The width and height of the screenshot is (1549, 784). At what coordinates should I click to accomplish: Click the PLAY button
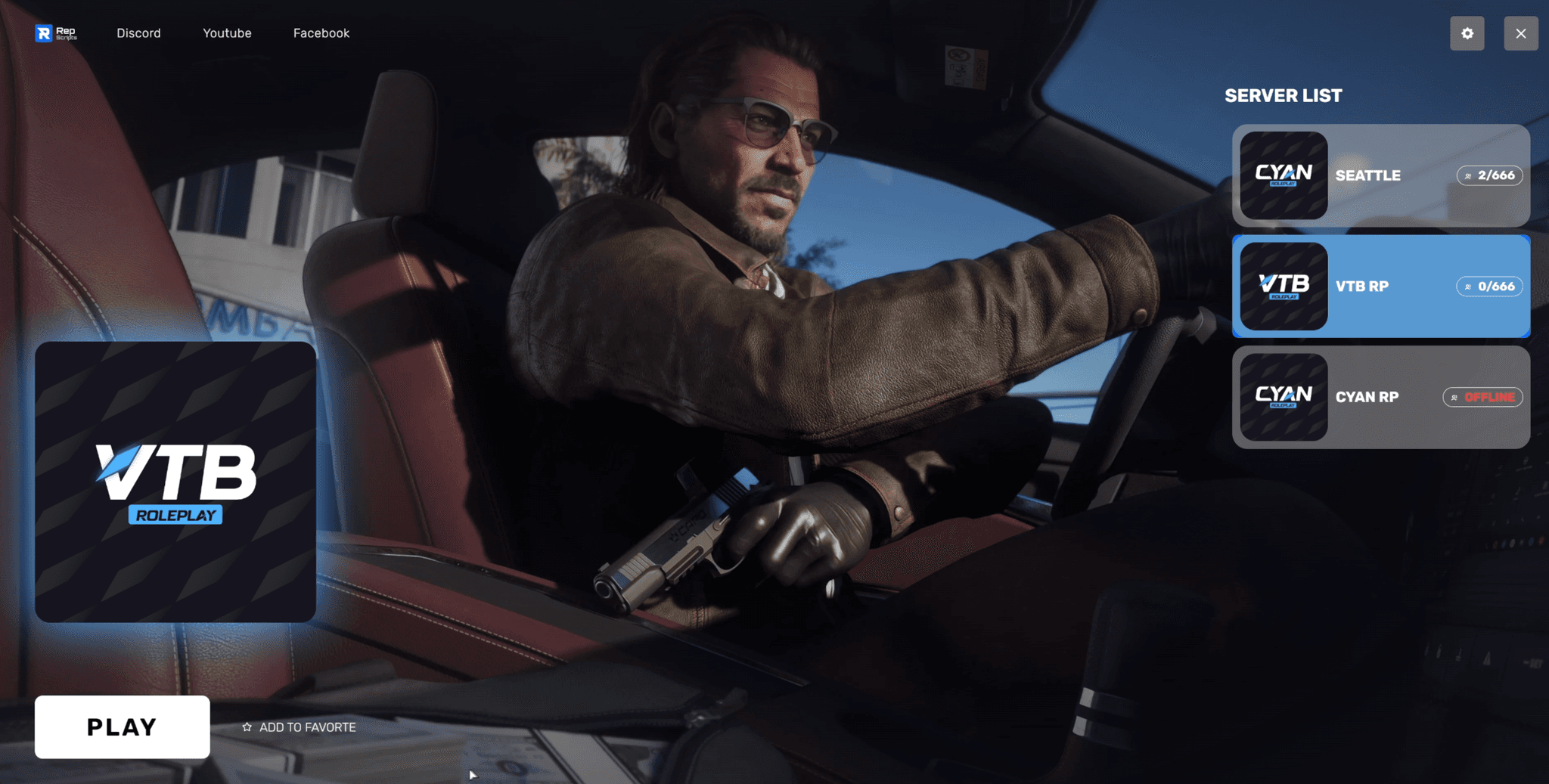coord(122,727)
